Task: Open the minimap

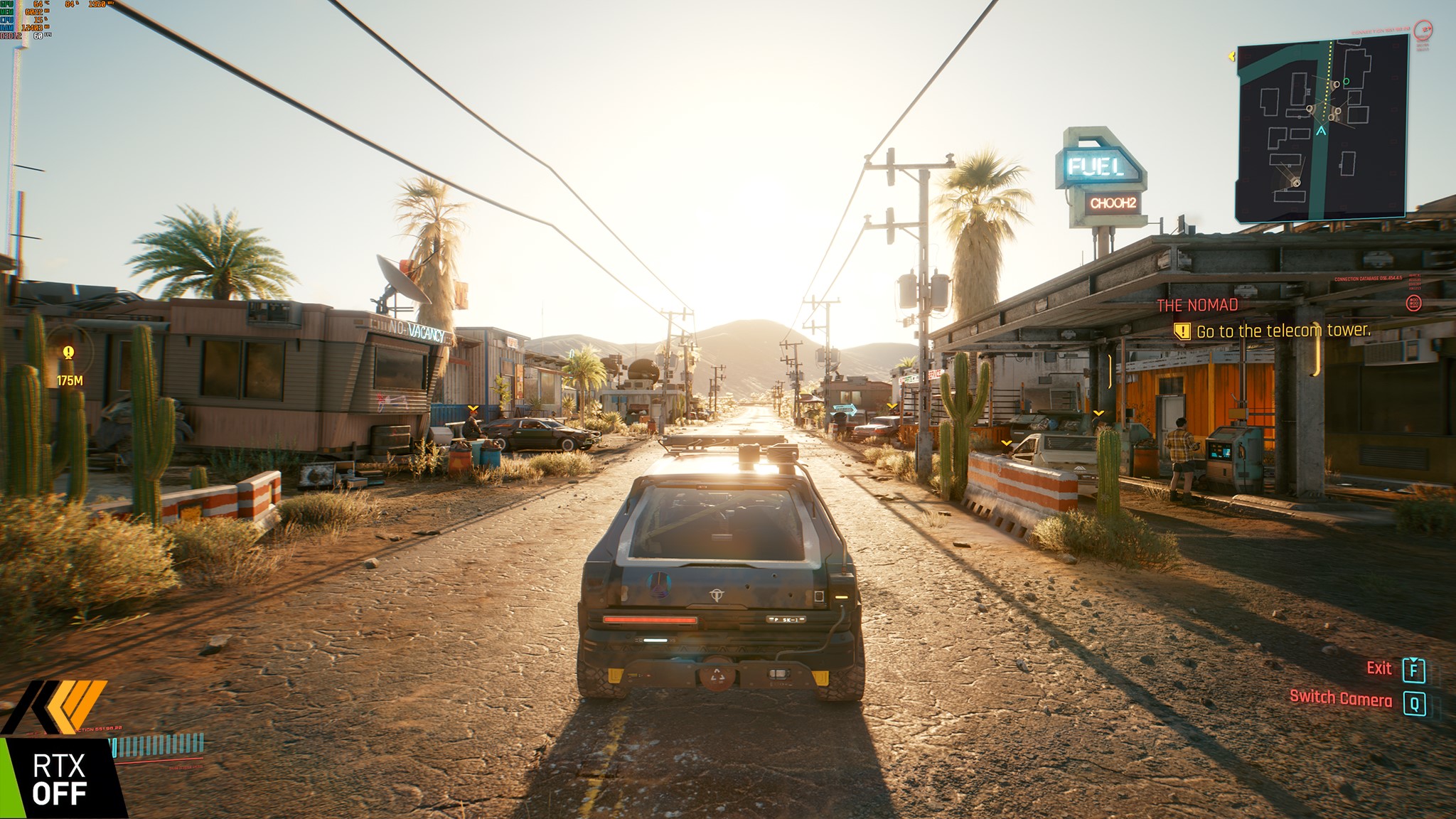Action: tap(1322, 128)
